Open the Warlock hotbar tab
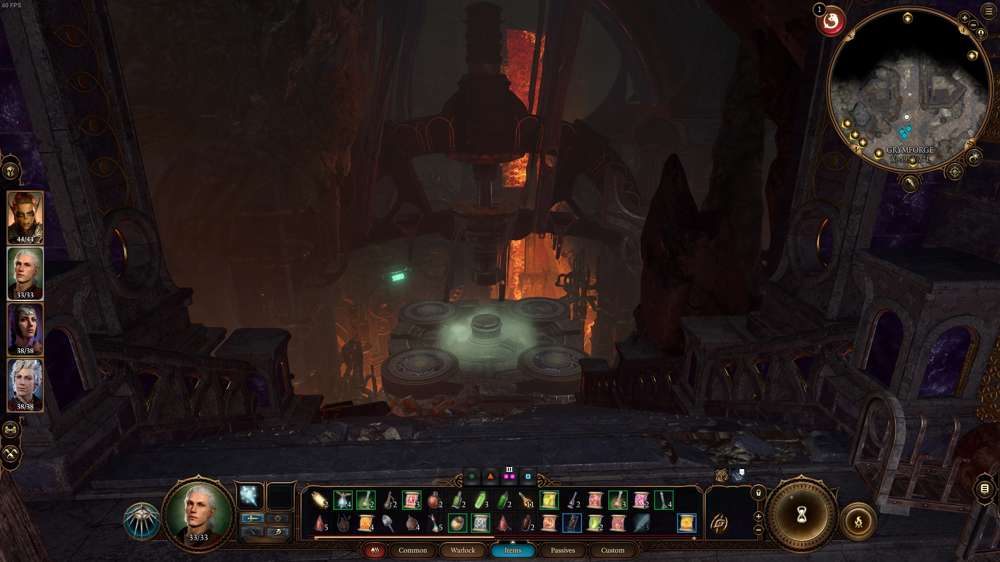 point(462,550)
